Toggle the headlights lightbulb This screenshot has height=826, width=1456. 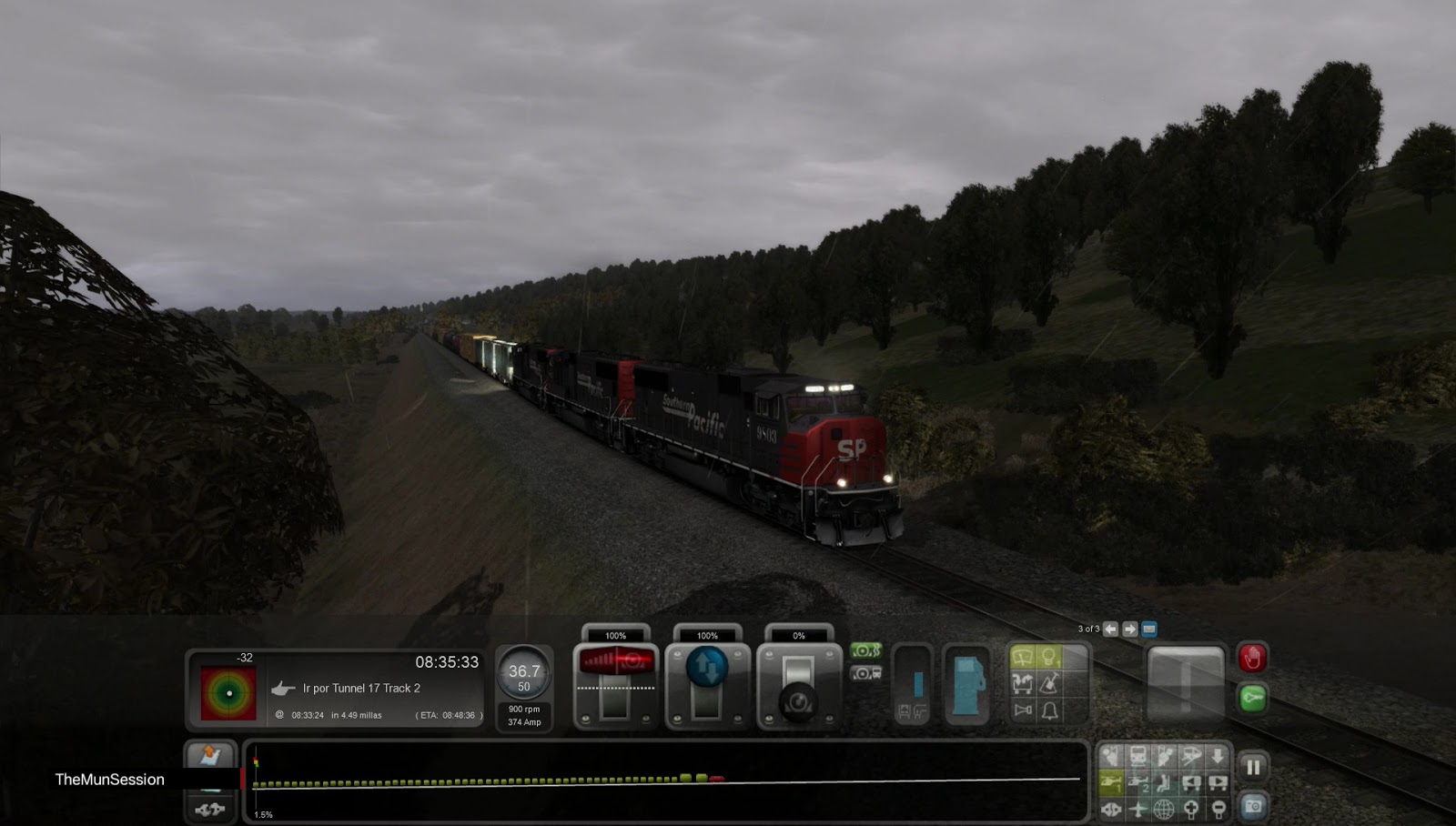(x=1048, y=658)
